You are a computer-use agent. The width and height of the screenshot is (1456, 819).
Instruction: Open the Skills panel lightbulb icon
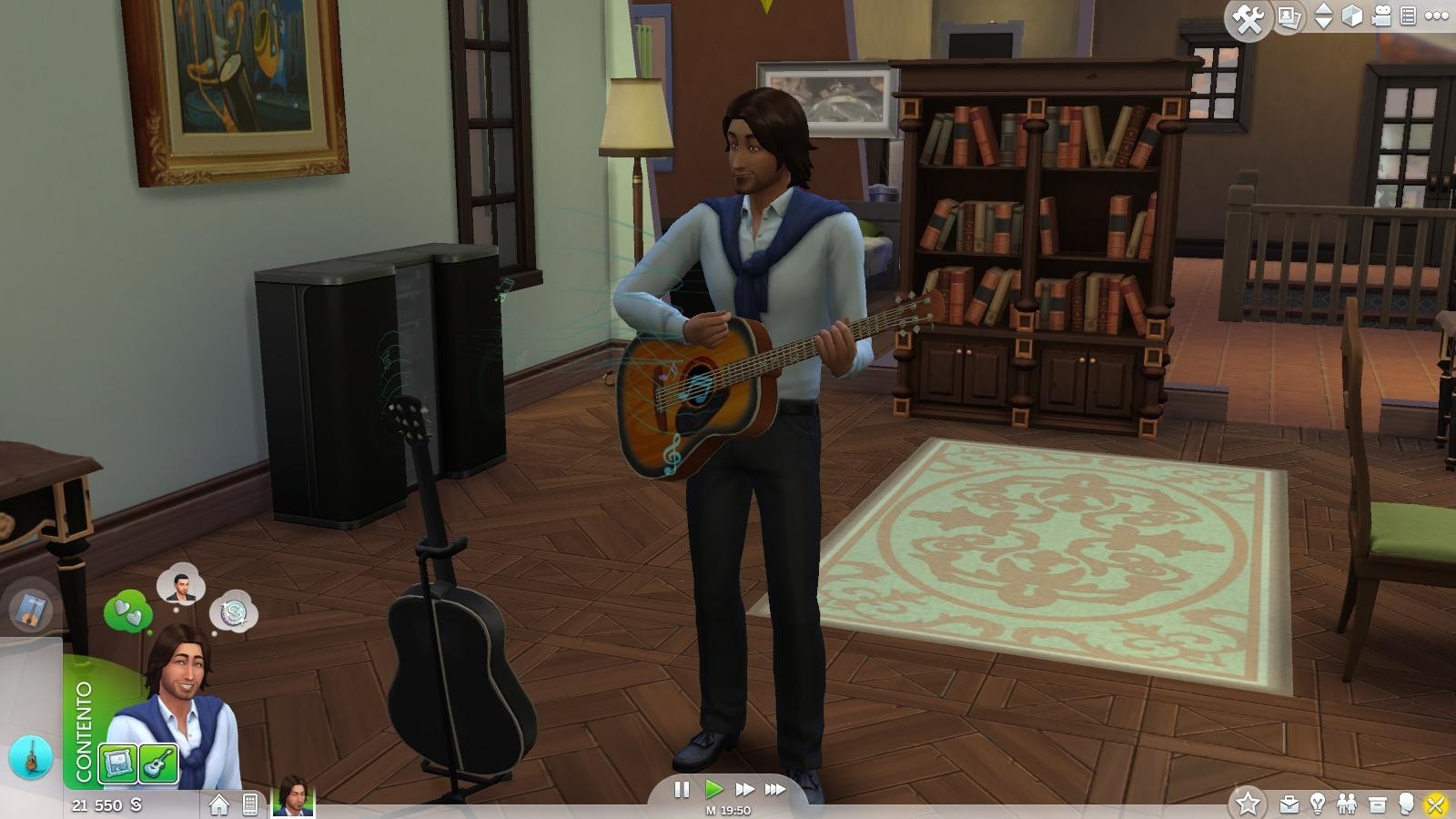pos(1318,804)
